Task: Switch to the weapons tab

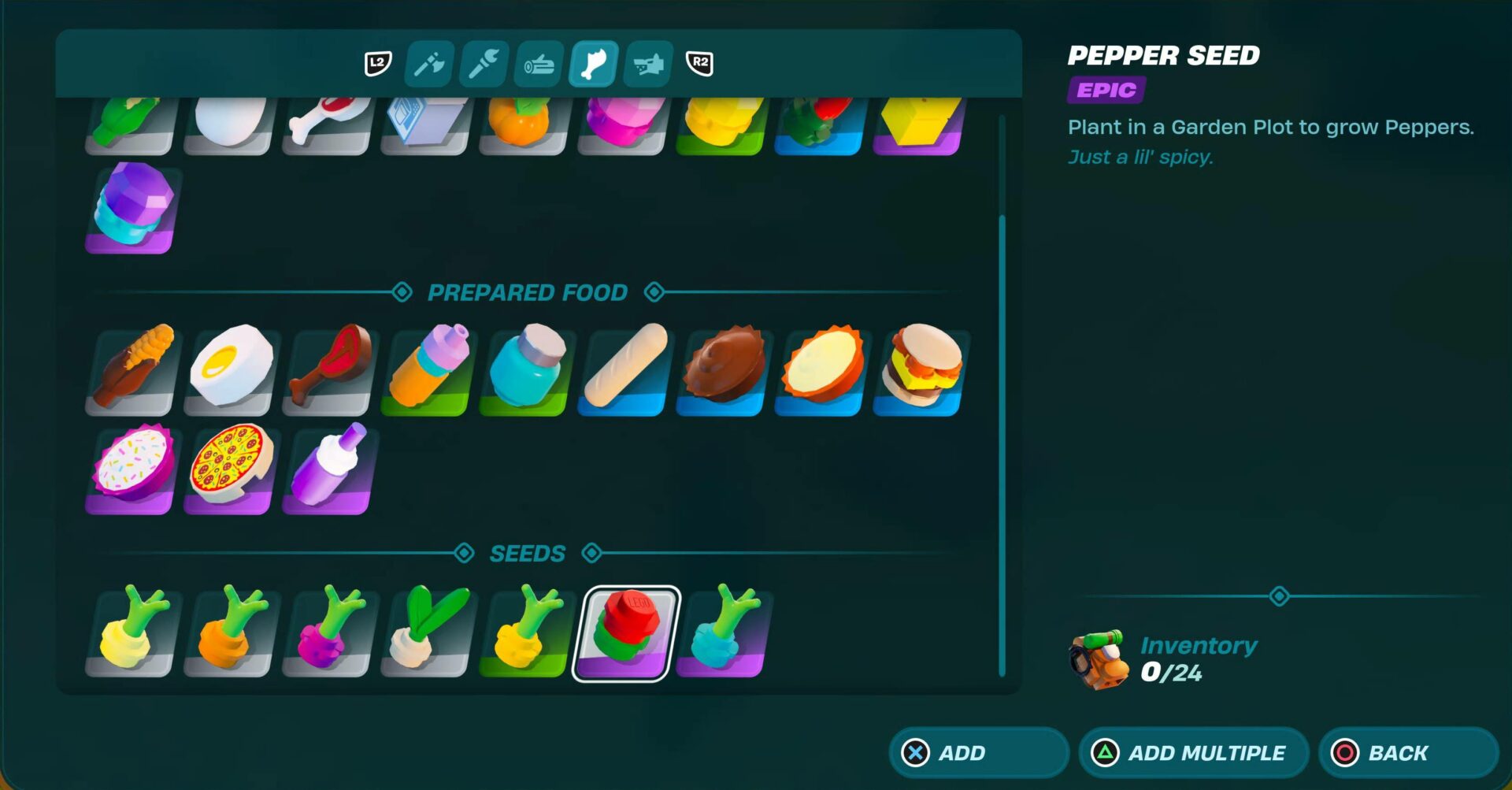Action: 646,65
